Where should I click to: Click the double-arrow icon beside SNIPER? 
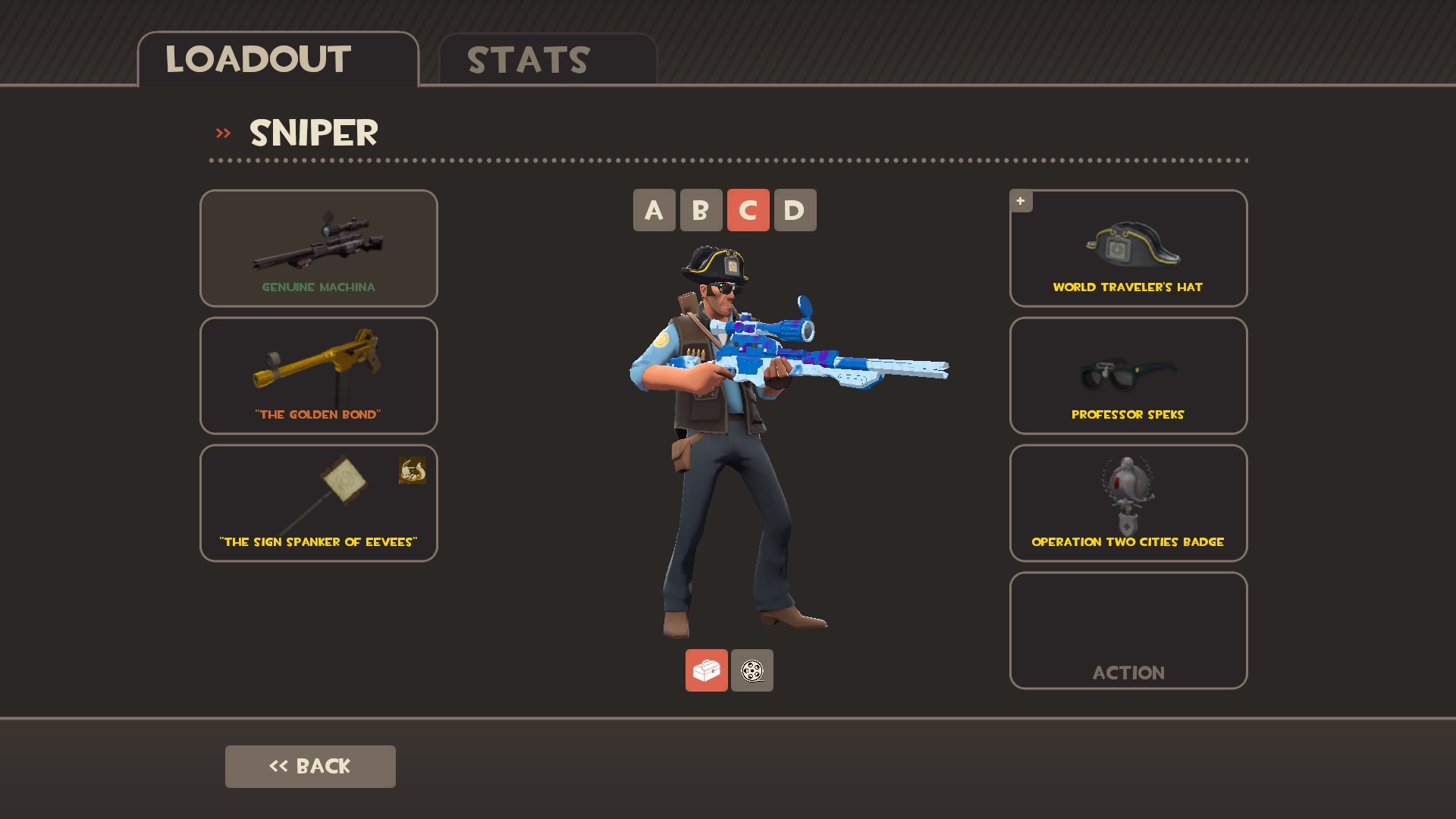[x=222, y=132]
